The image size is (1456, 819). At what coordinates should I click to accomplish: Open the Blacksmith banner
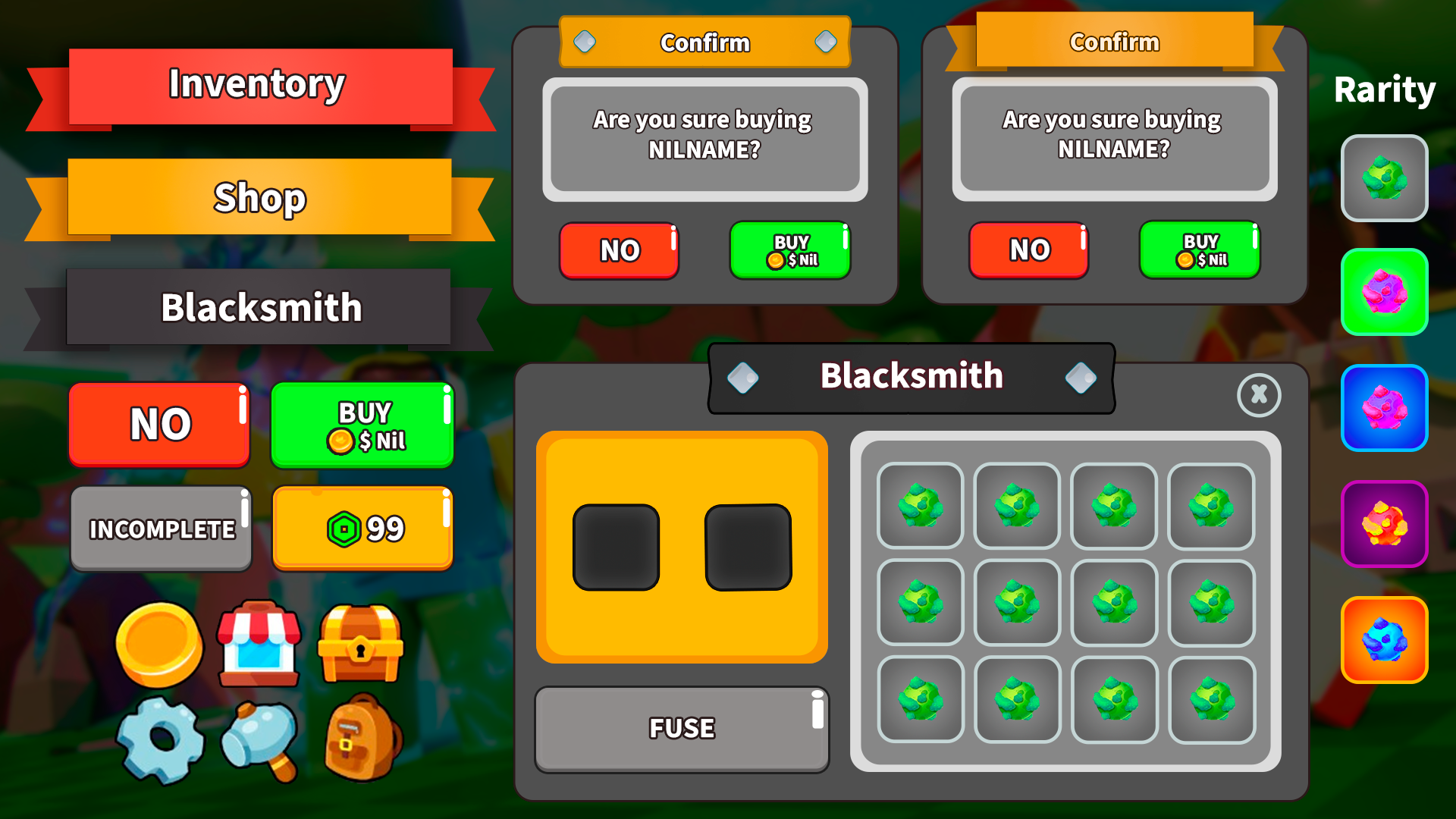[260, 307]
